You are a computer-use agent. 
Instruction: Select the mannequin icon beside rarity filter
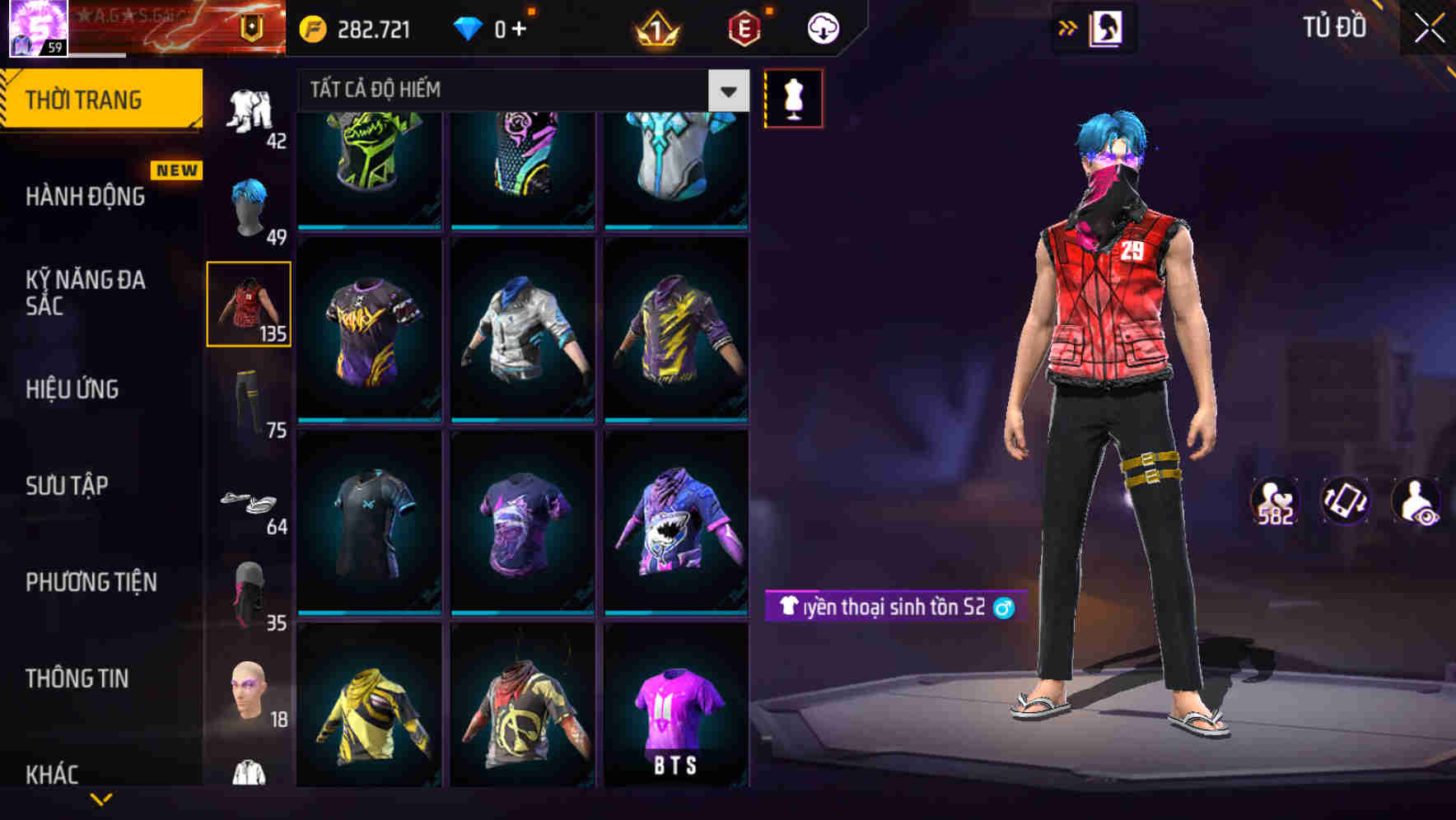click(x=795, y=96)
